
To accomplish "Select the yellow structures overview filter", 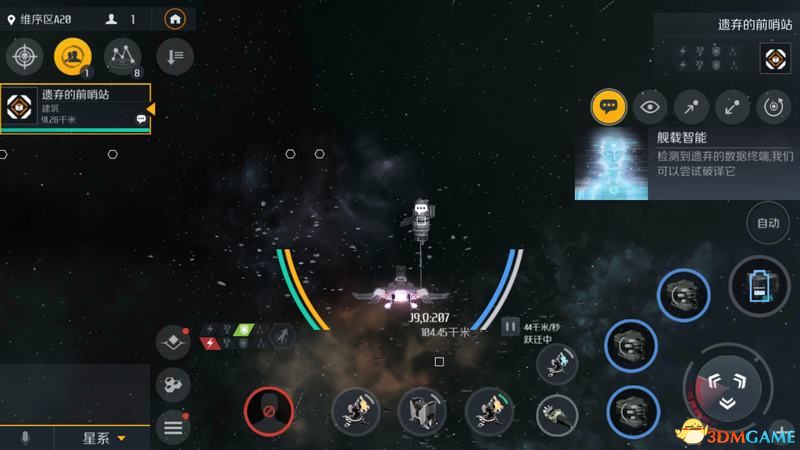I will [x=73, y=57].
